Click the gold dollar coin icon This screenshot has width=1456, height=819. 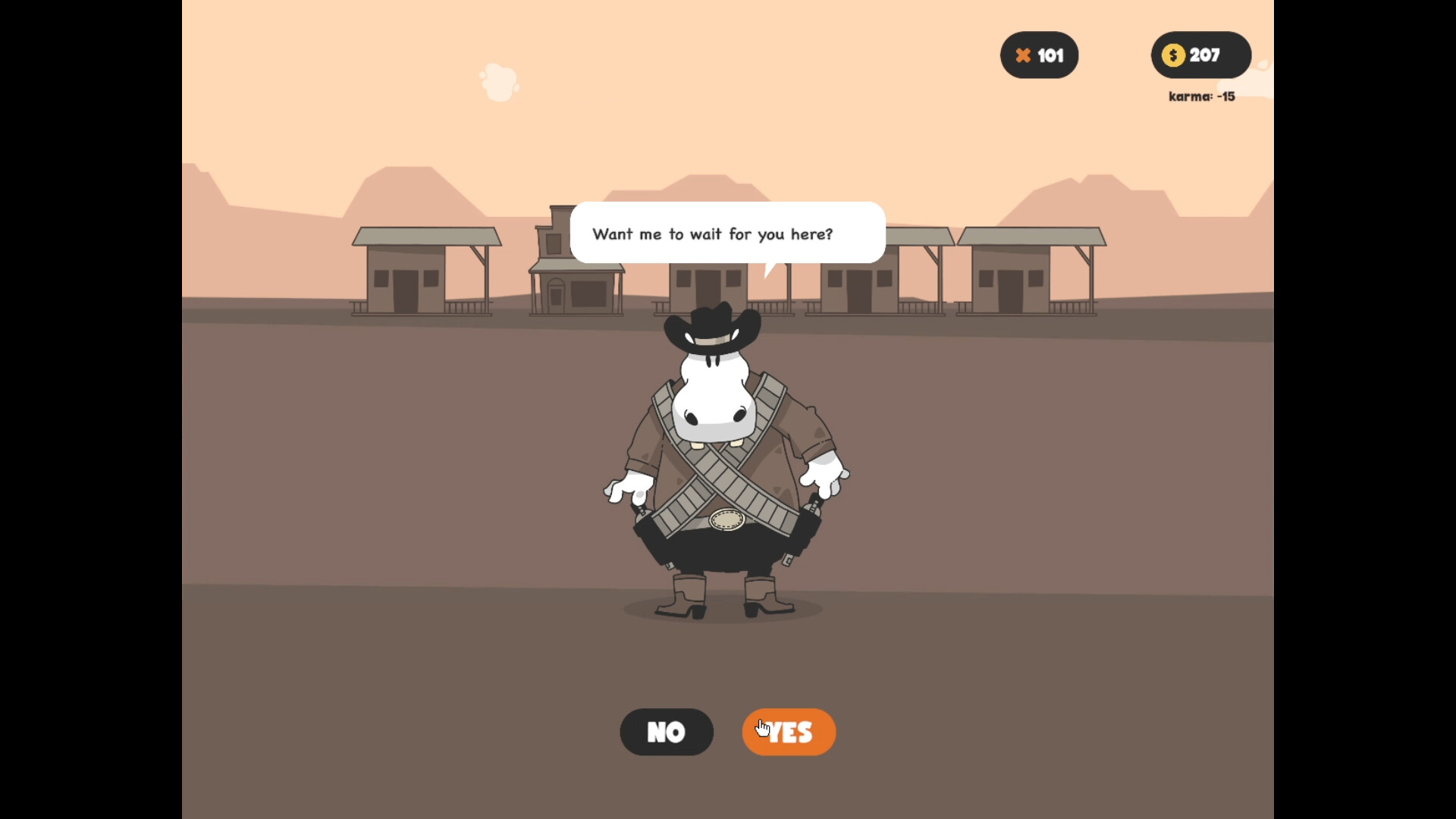1173,55
